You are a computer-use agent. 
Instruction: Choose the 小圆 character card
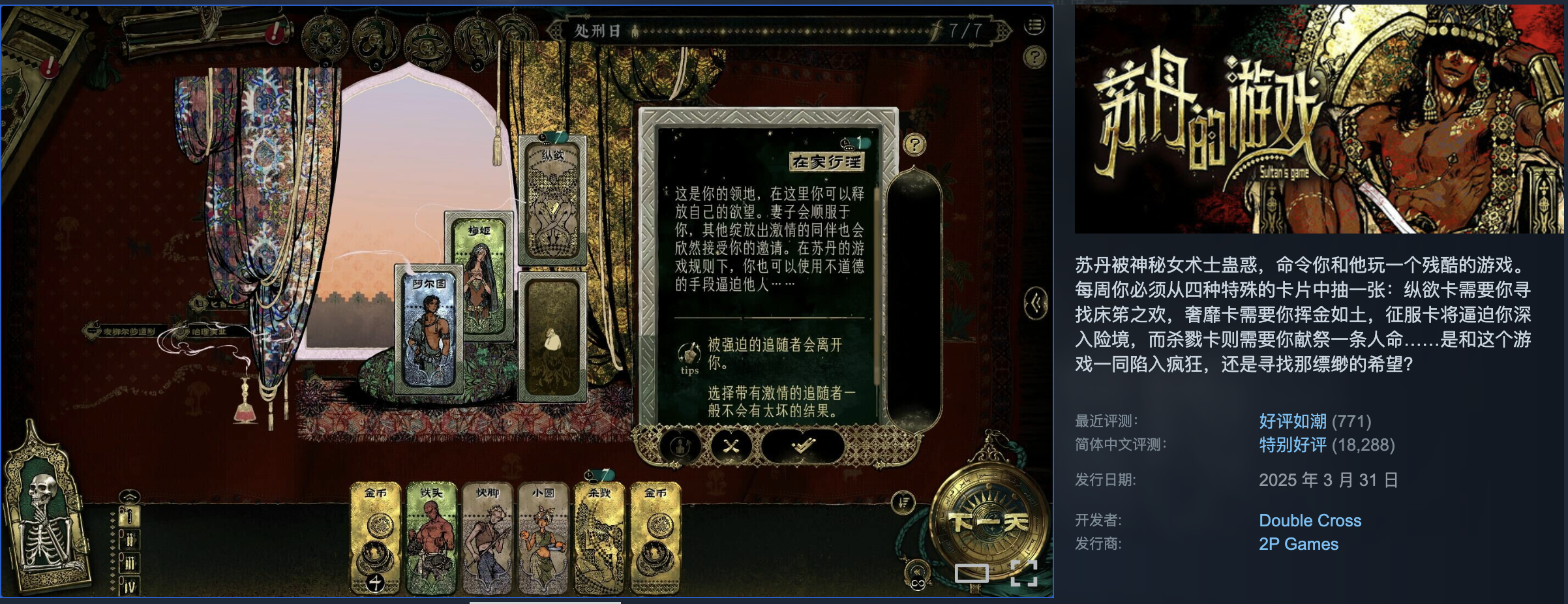tap(543, 537)
